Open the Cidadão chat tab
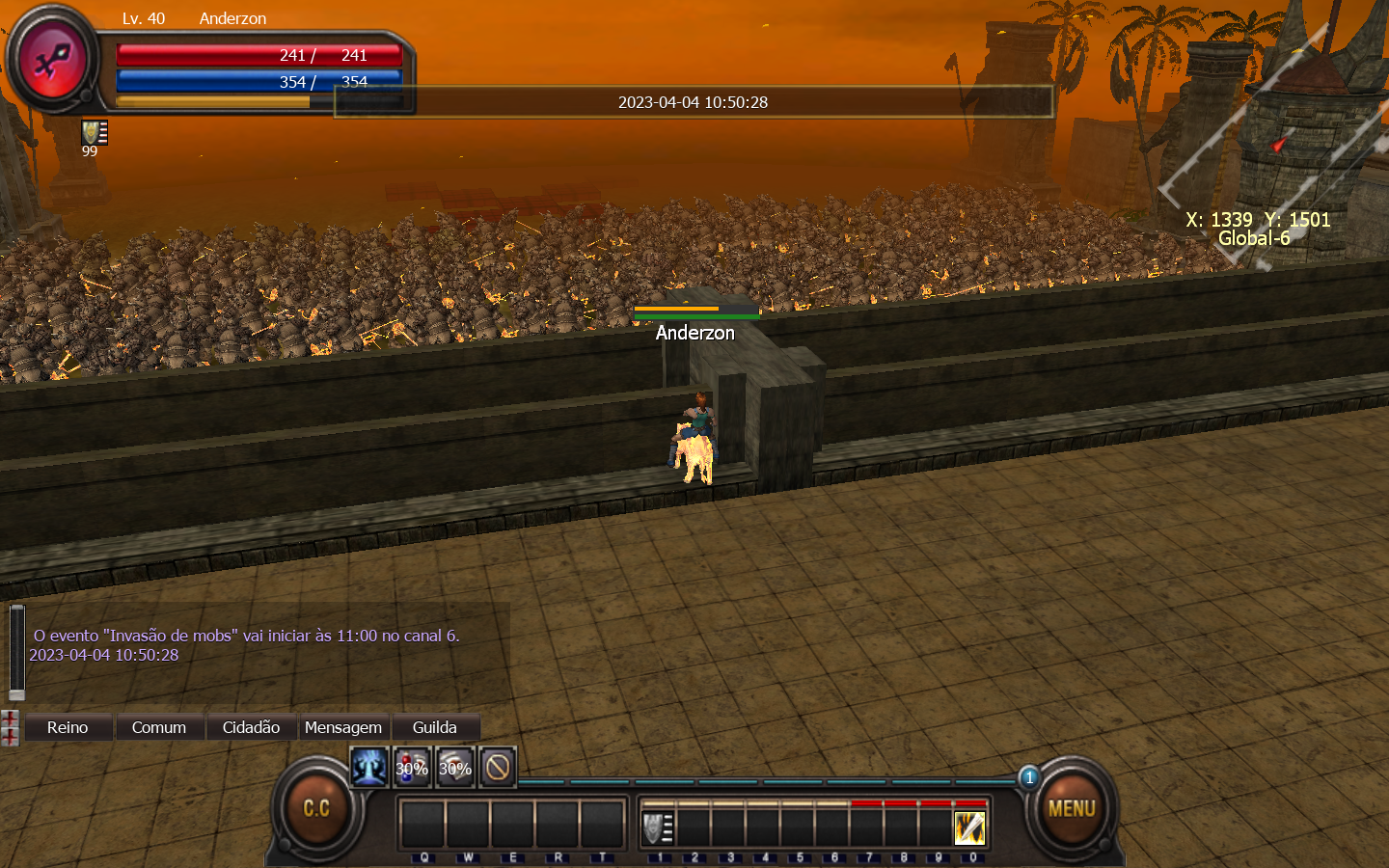This screenshot has height=868, width=1389. (x=251, y=727)
